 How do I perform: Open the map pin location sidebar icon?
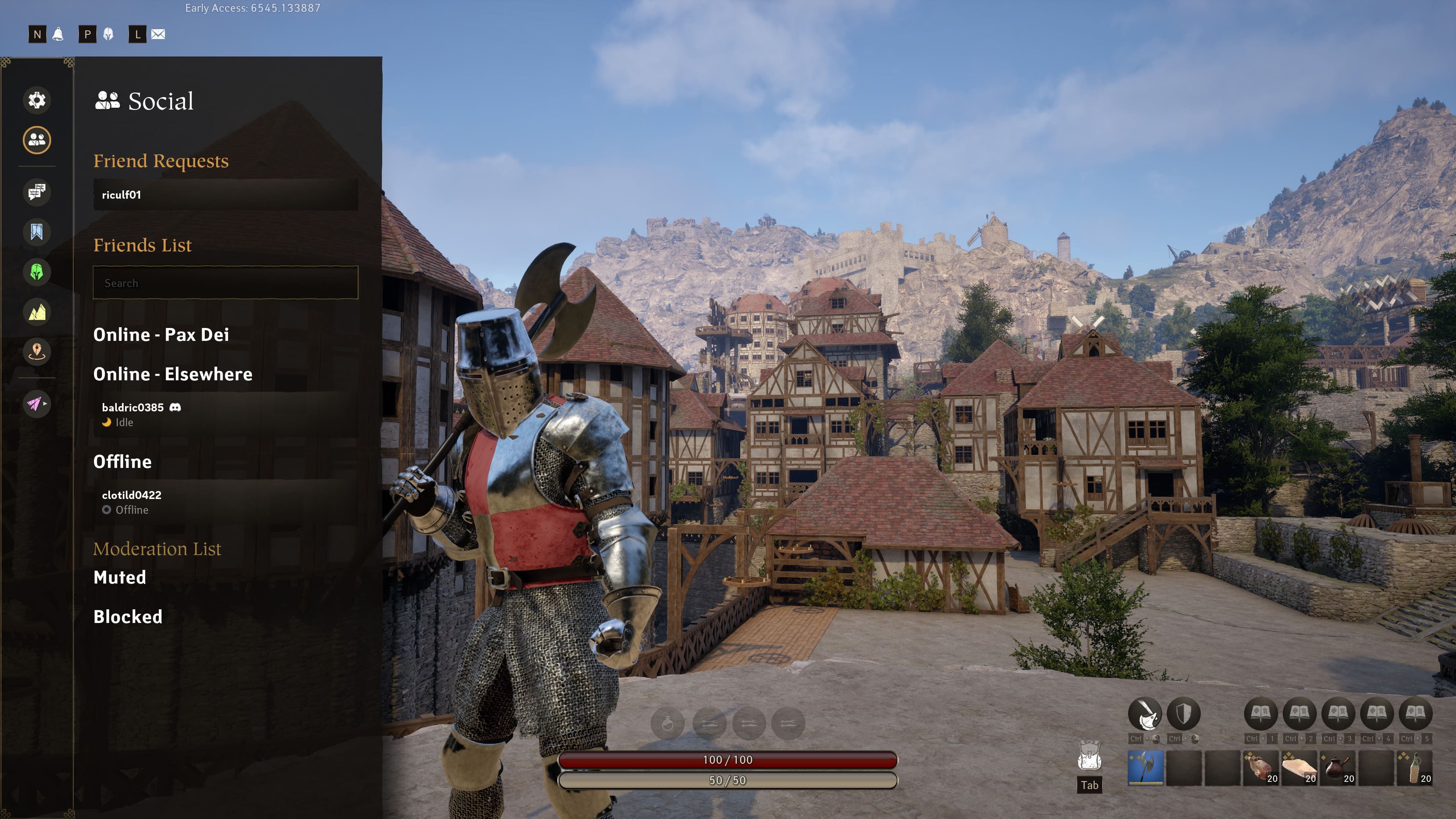[x=37, y=351]
